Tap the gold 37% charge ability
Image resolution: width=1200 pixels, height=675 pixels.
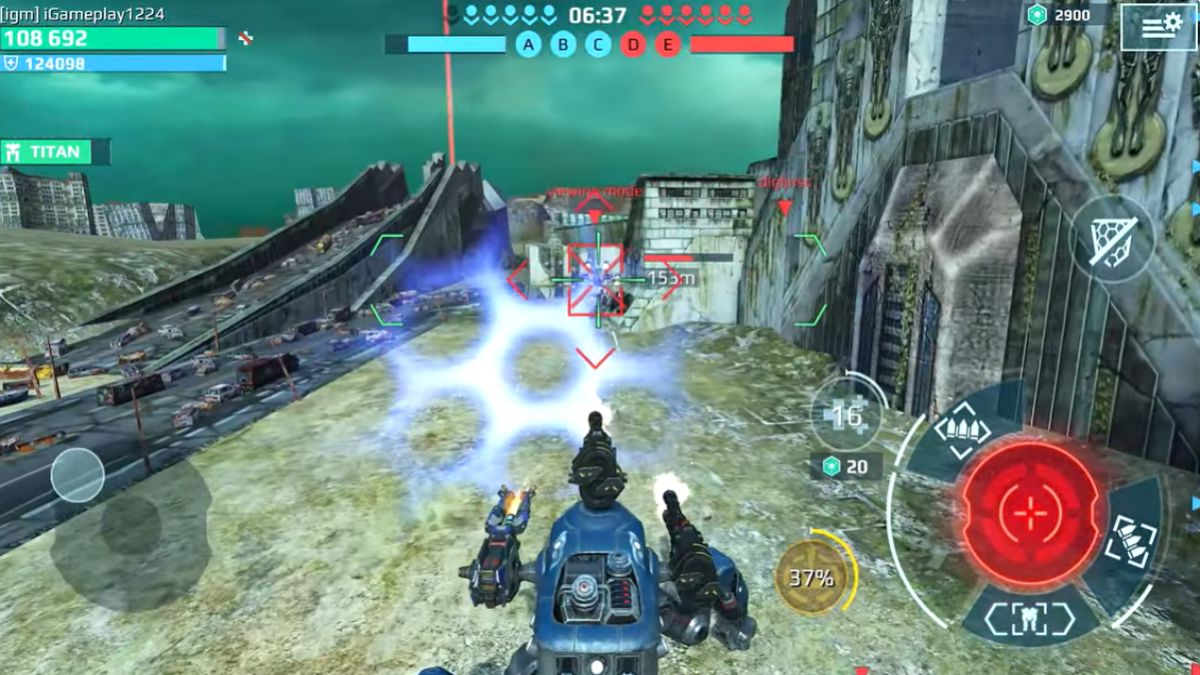[x=811, y=577]
